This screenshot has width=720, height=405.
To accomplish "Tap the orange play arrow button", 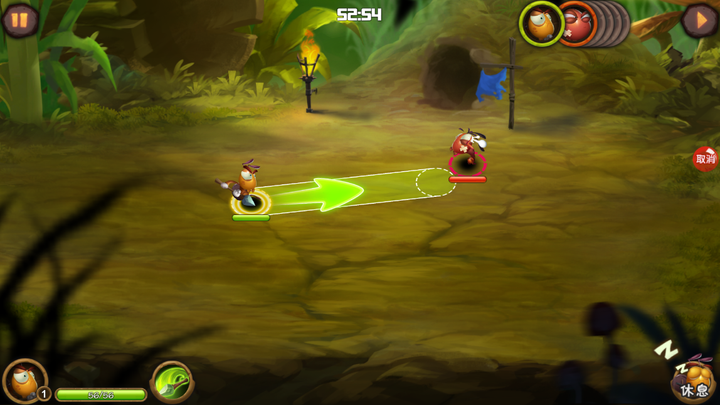I will (699, 19).
